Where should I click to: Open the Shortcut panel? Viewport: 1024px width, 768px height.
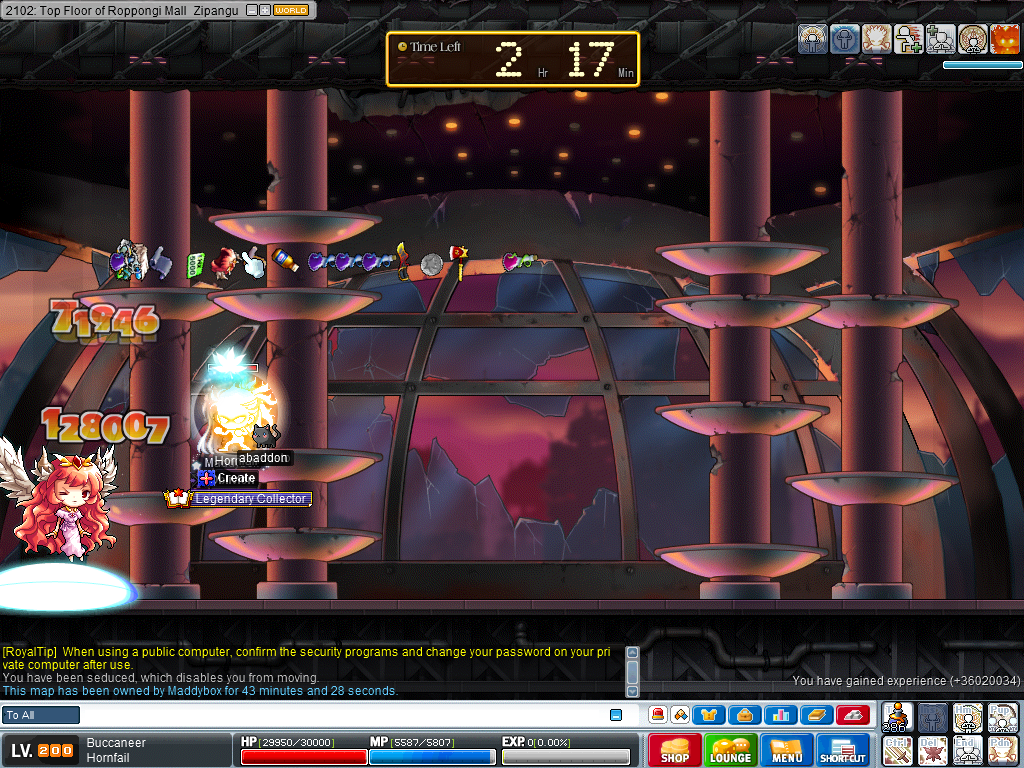point(842,750)
